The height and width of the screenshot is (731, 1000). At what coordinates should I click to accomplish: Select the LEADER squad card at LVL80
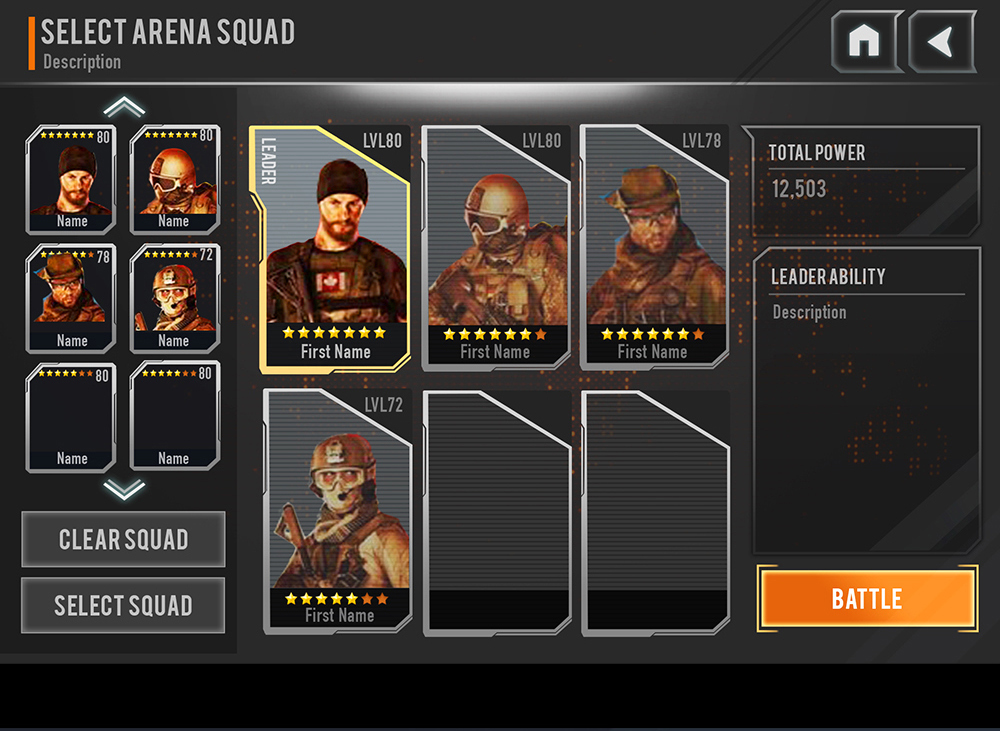click(x=330, y=247)
